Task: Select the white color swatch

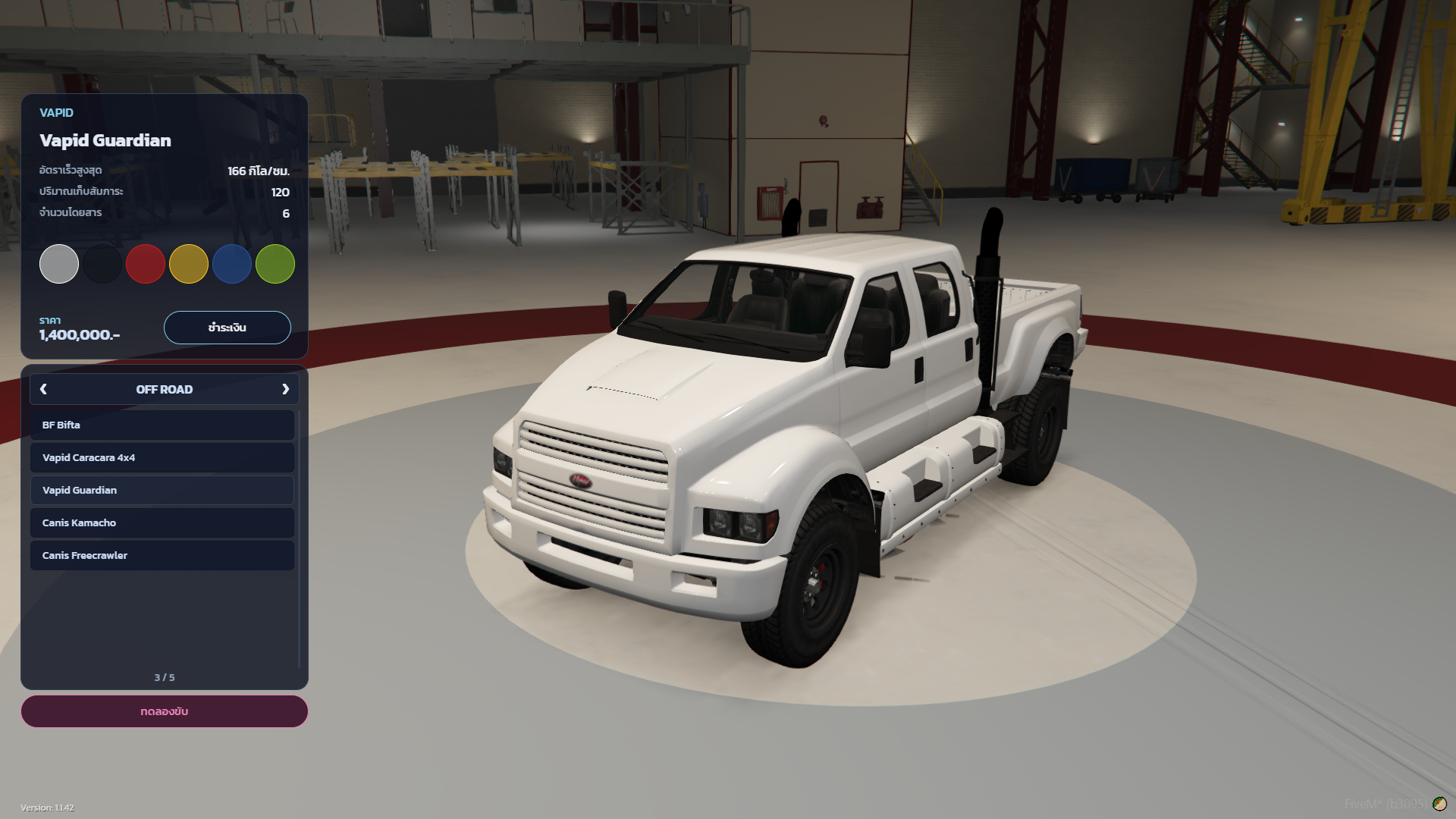Action: click(x=59, y=264)
